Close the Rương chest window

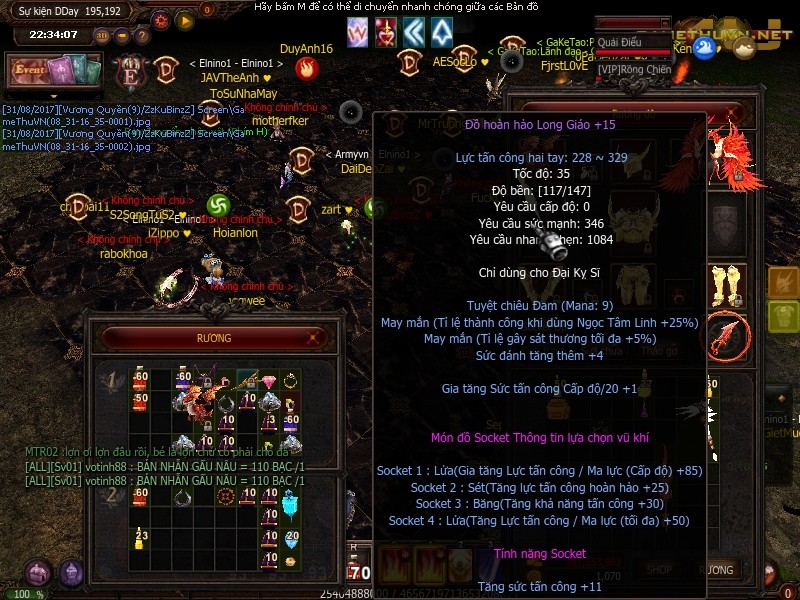pyautogui.click(x=313, y=339)
